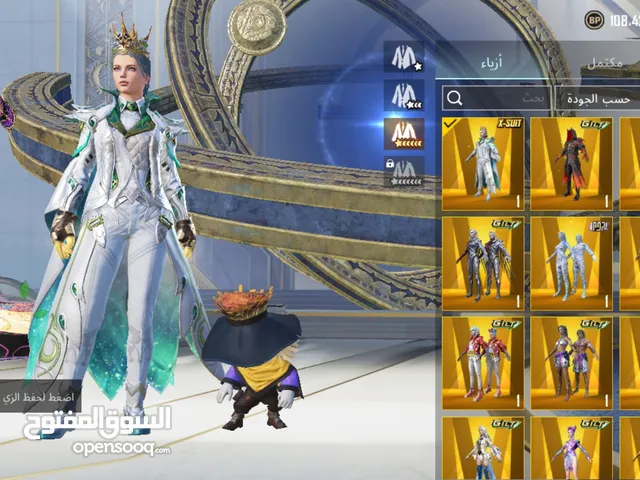Tap the اضغط لحفظ الزي save outfit button
The image size is (640, 480).
(38, 395)
